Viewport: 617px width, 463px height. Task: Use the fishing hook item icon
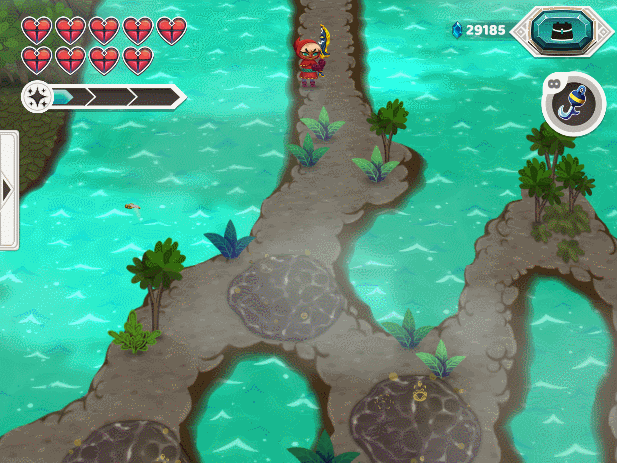(574, 104)
